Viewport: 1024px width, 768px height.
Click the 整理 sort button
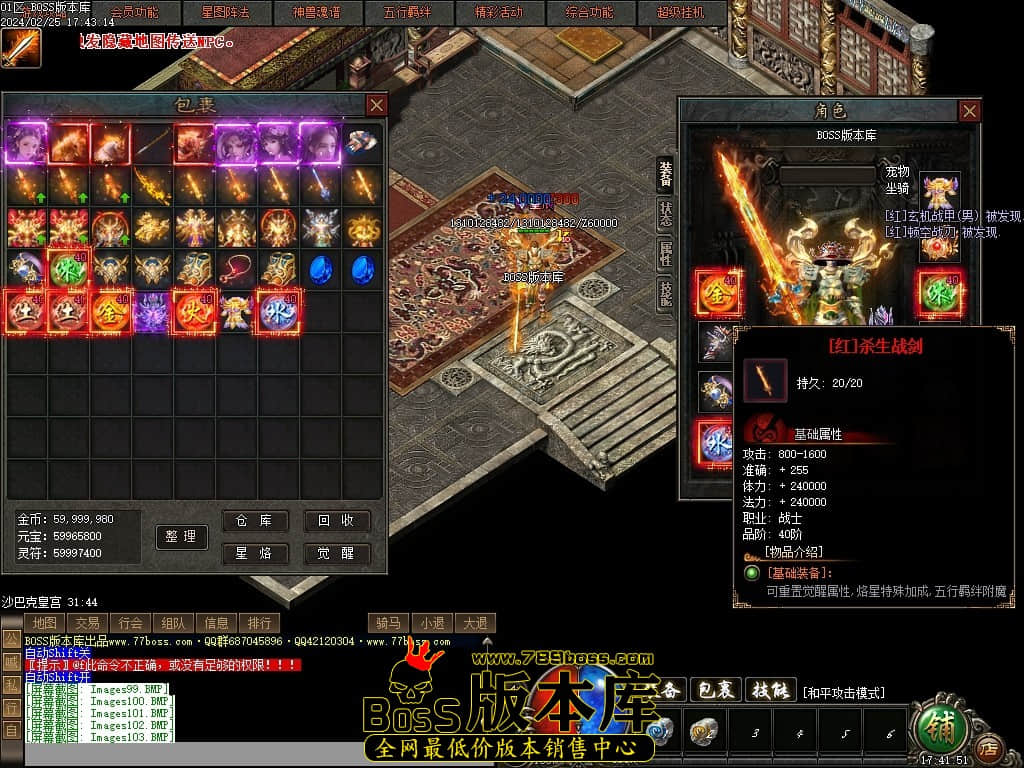coord(181,537)
